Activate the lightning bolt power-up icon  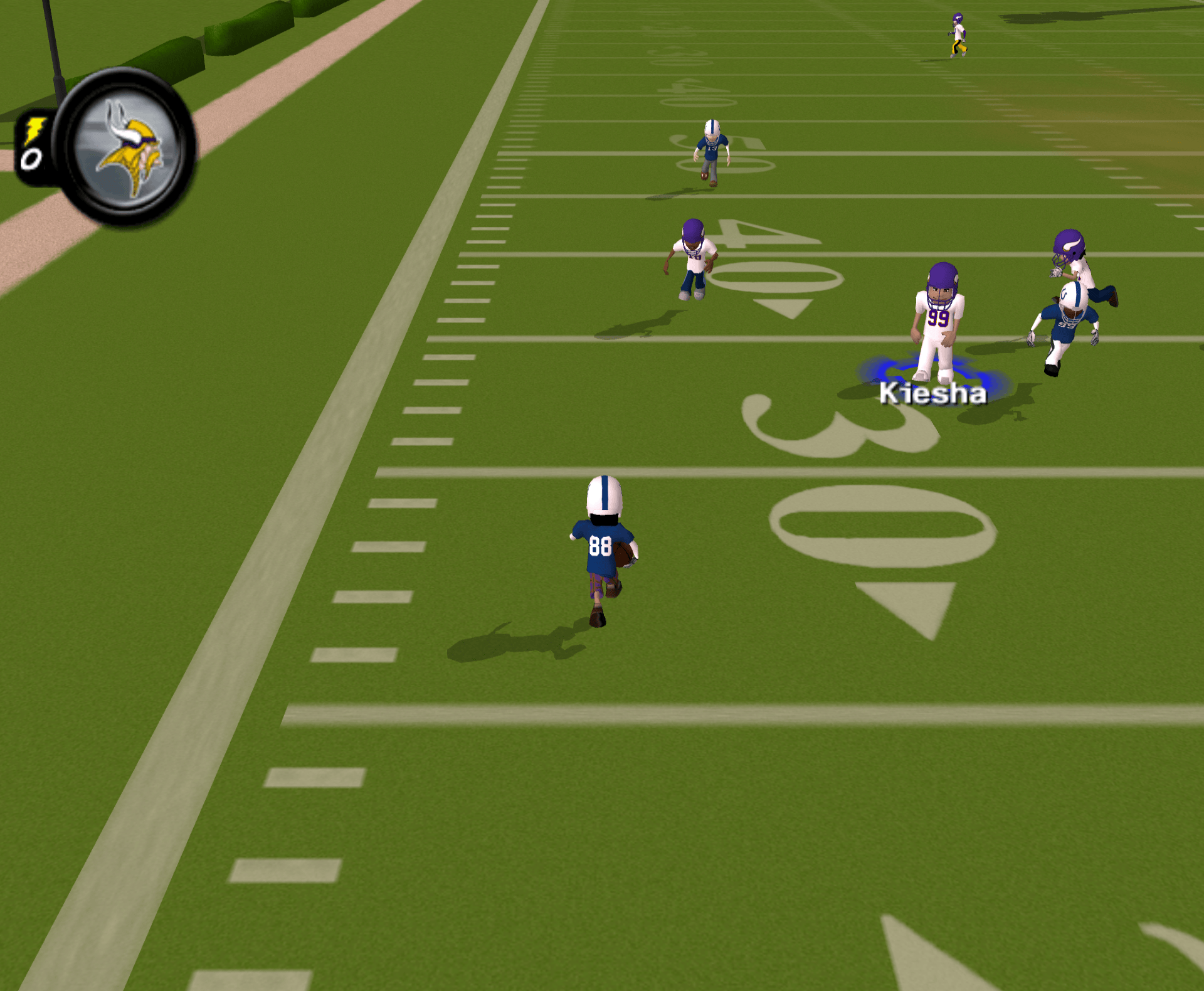(34, 131)
